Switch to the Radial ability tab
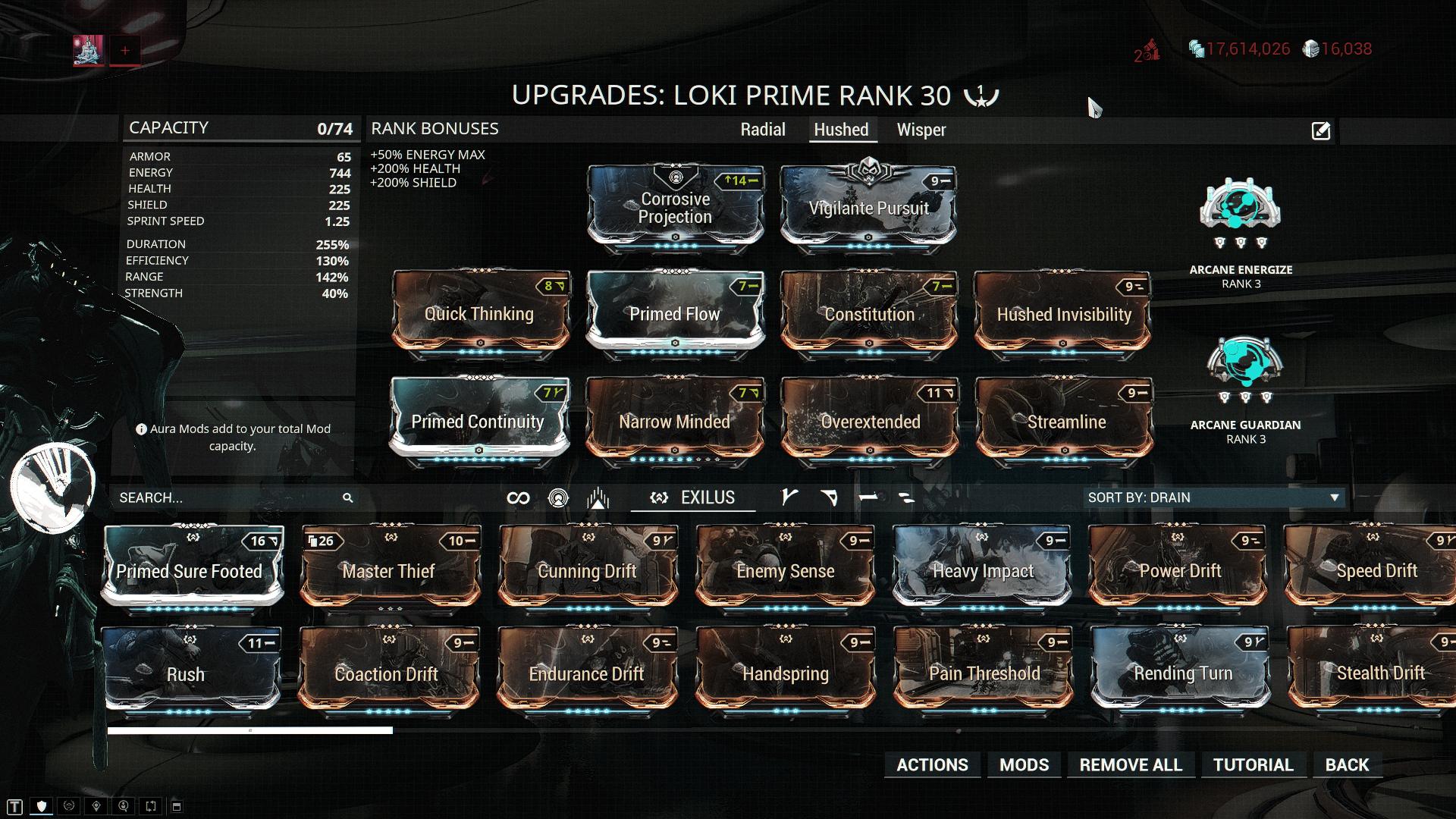Viewport: 1456px width, 819px height. tap(763, 130)
